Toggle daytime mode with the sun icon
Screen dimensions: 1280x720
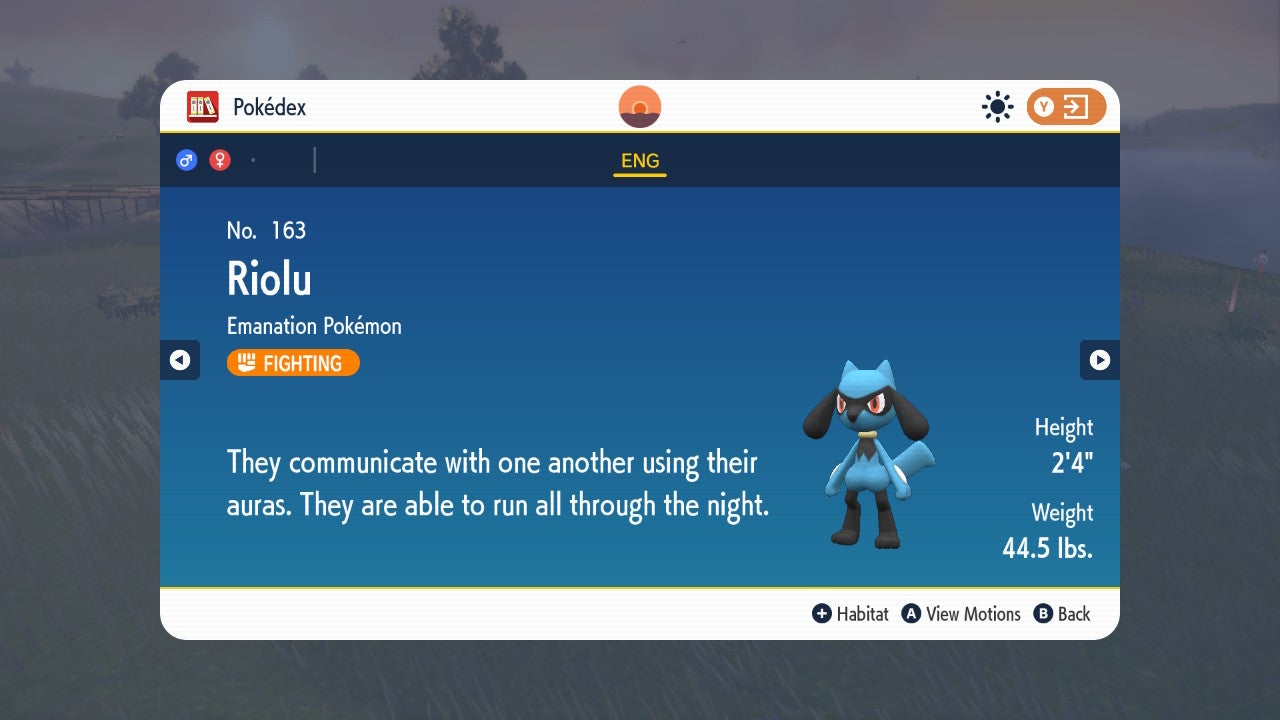click(x=997, y=106)
